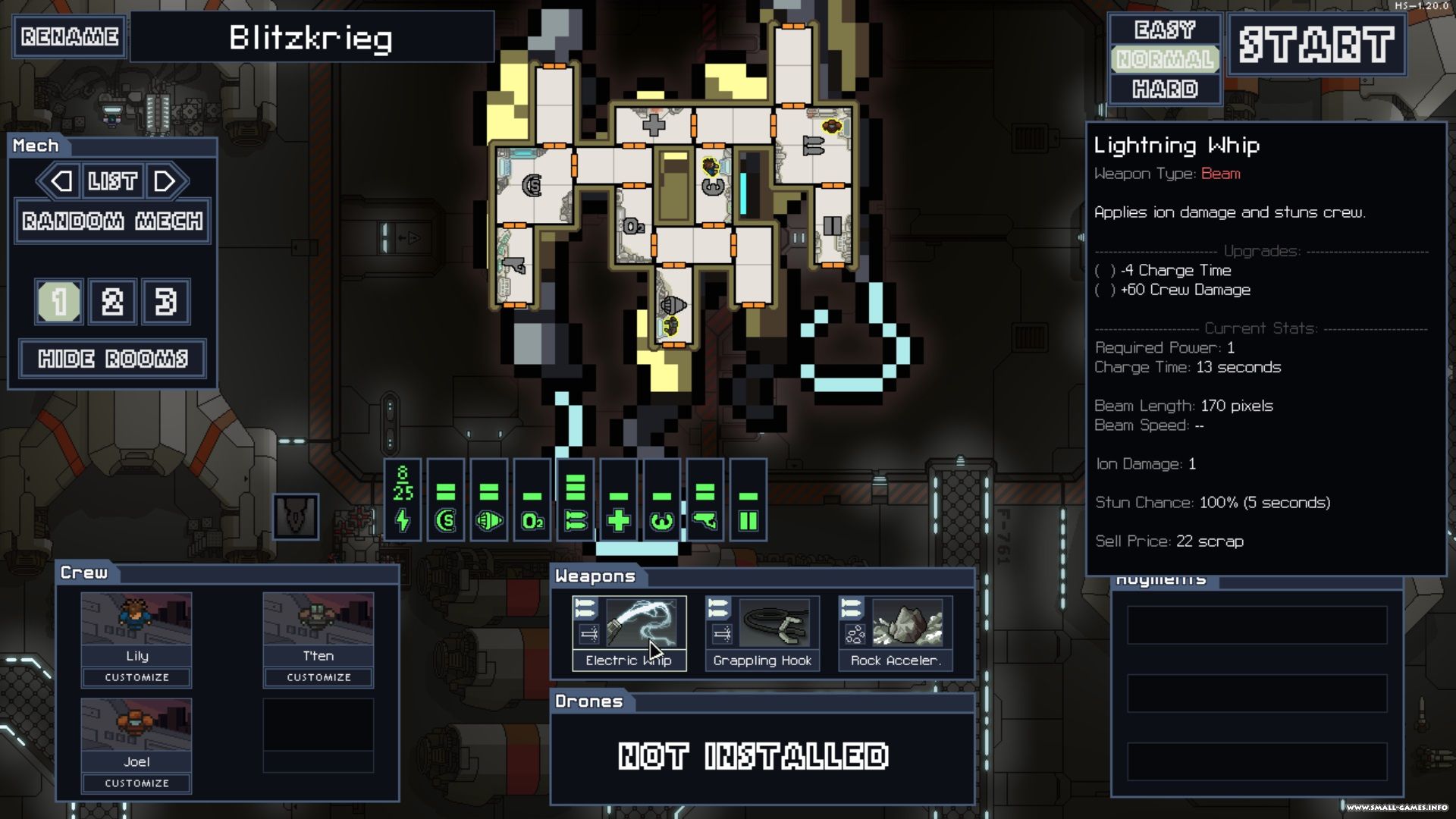1456x819 pixels.
Task: Go to previous mech with left arrow
Action: [x=61, y=181]
